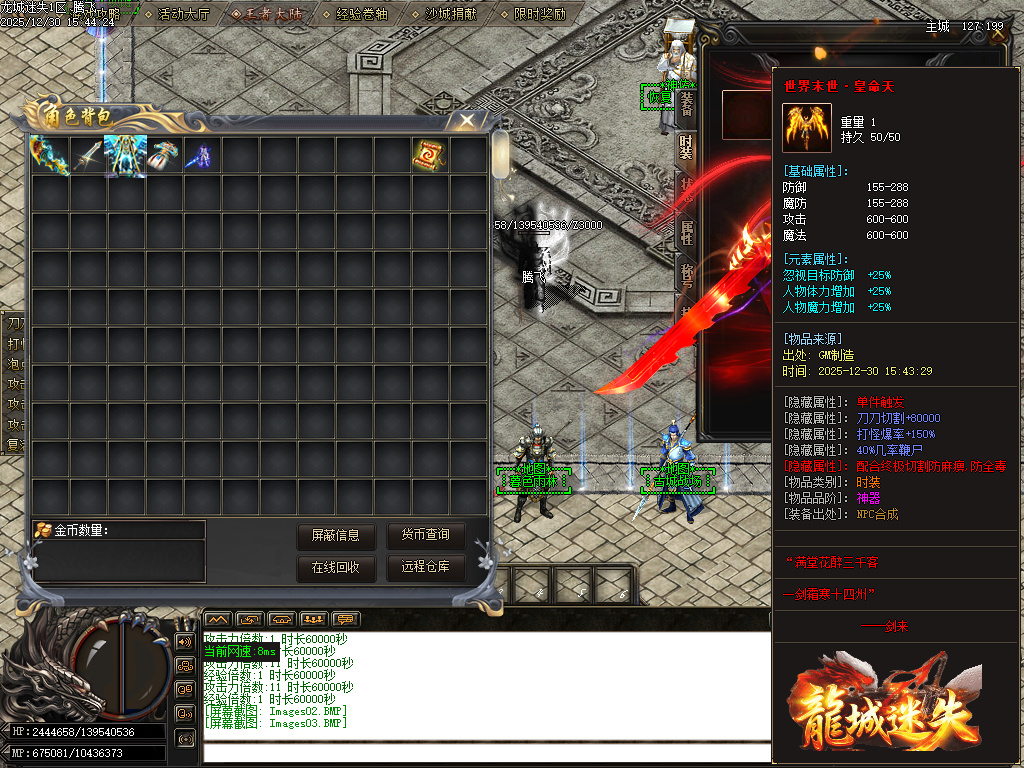Open the 远程仓库 remote warehouse
Viewport: 1024px width, 768px height.
coord(425,568)
